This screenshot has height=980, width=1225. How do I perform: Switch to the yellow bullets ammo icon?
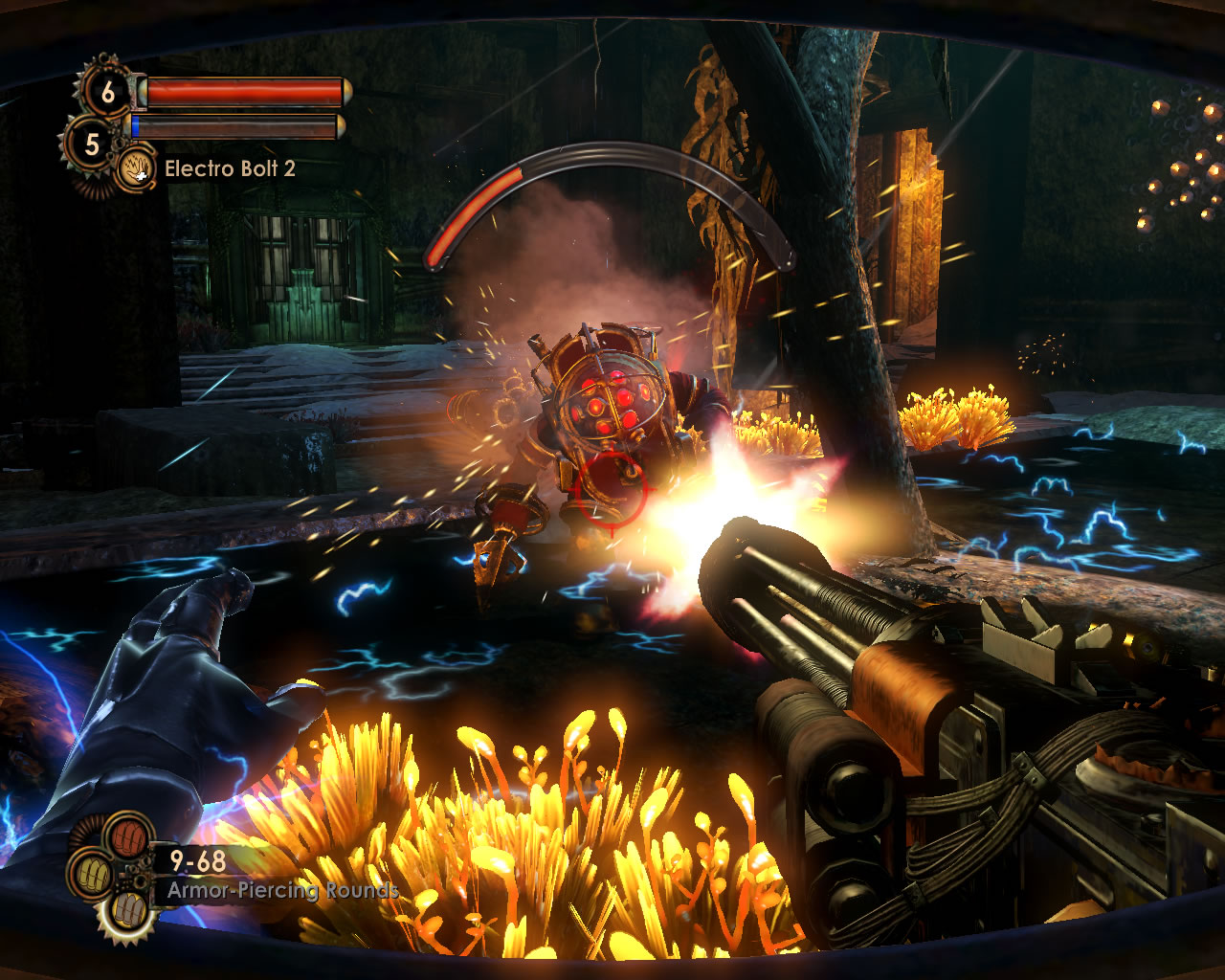pos(92,875)
